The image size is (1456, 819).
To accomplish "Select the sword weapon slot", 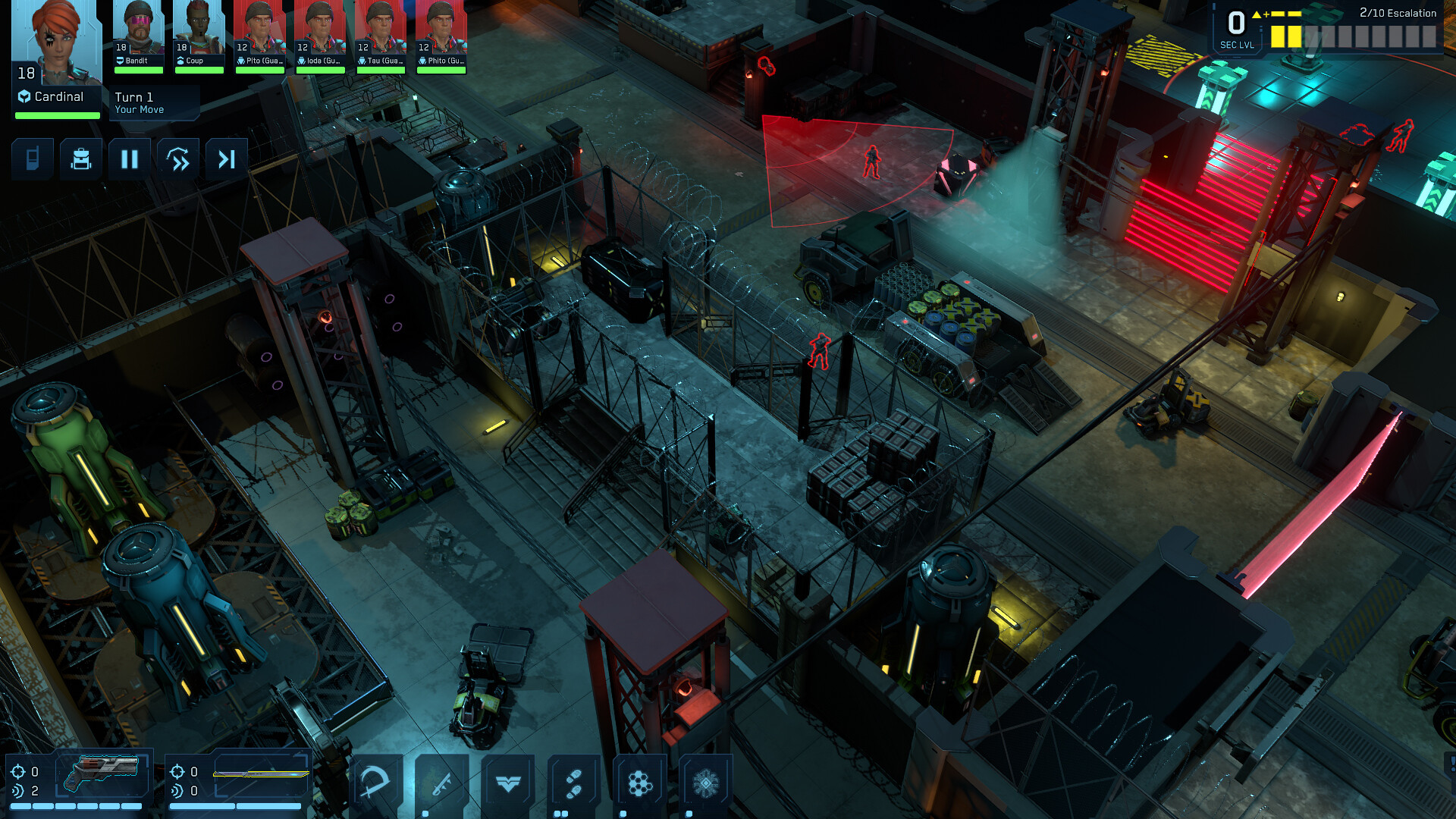I will (x=262, y=775).
